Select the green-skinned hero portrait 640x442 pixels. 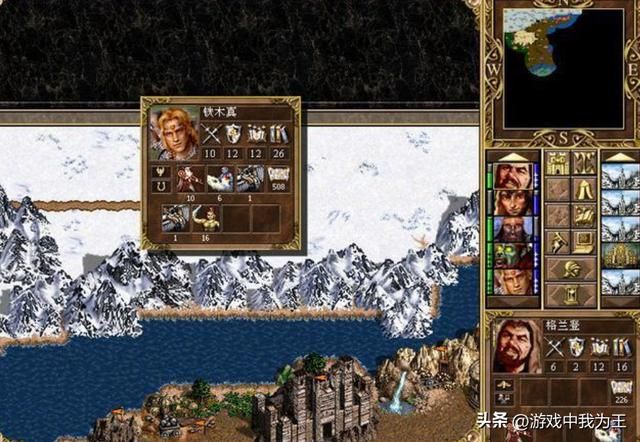[x=512, y=256]
